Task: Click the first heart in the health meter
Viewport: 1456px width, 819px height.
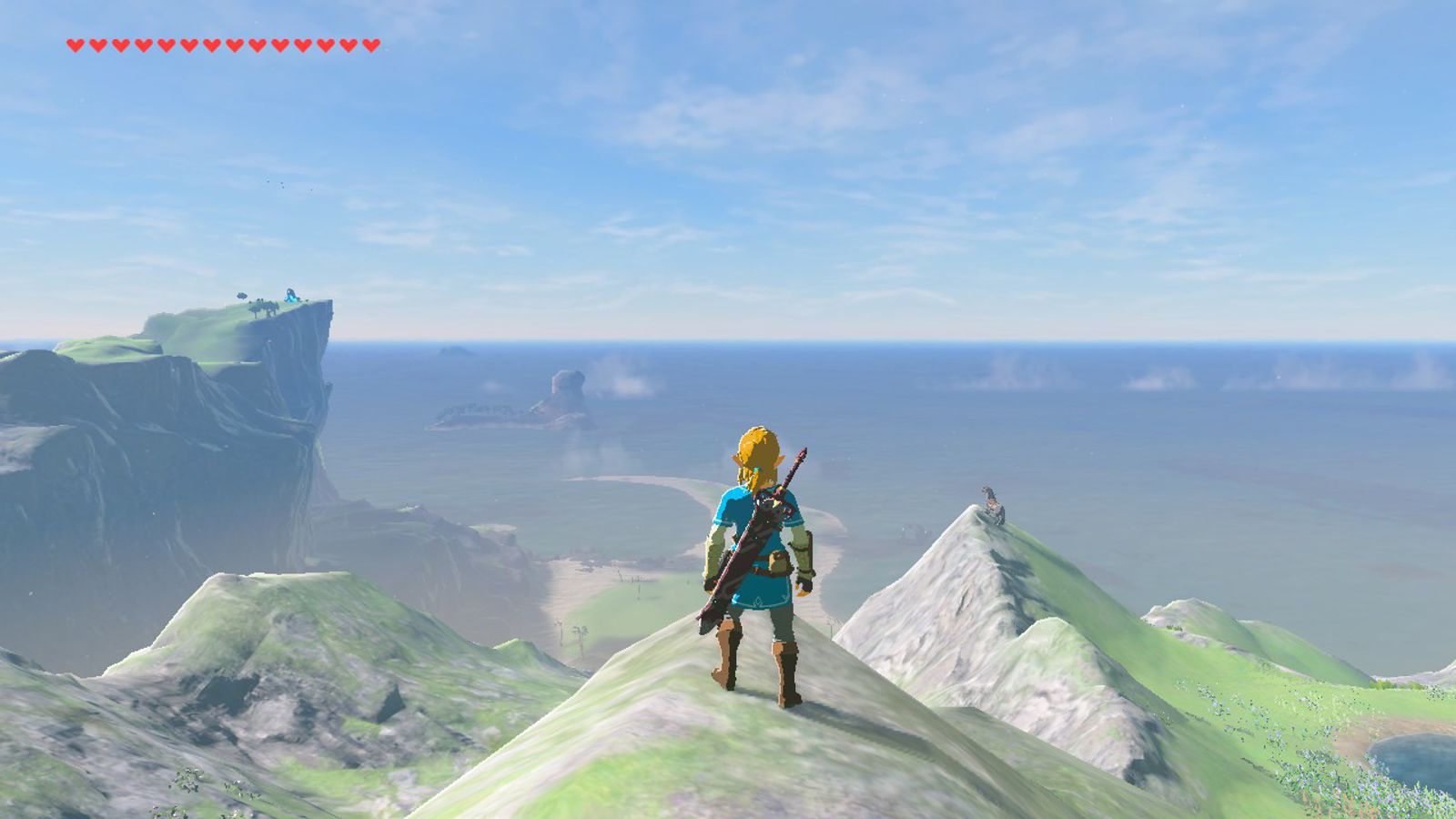Action: pyautogui.click(x=74, y=43)
